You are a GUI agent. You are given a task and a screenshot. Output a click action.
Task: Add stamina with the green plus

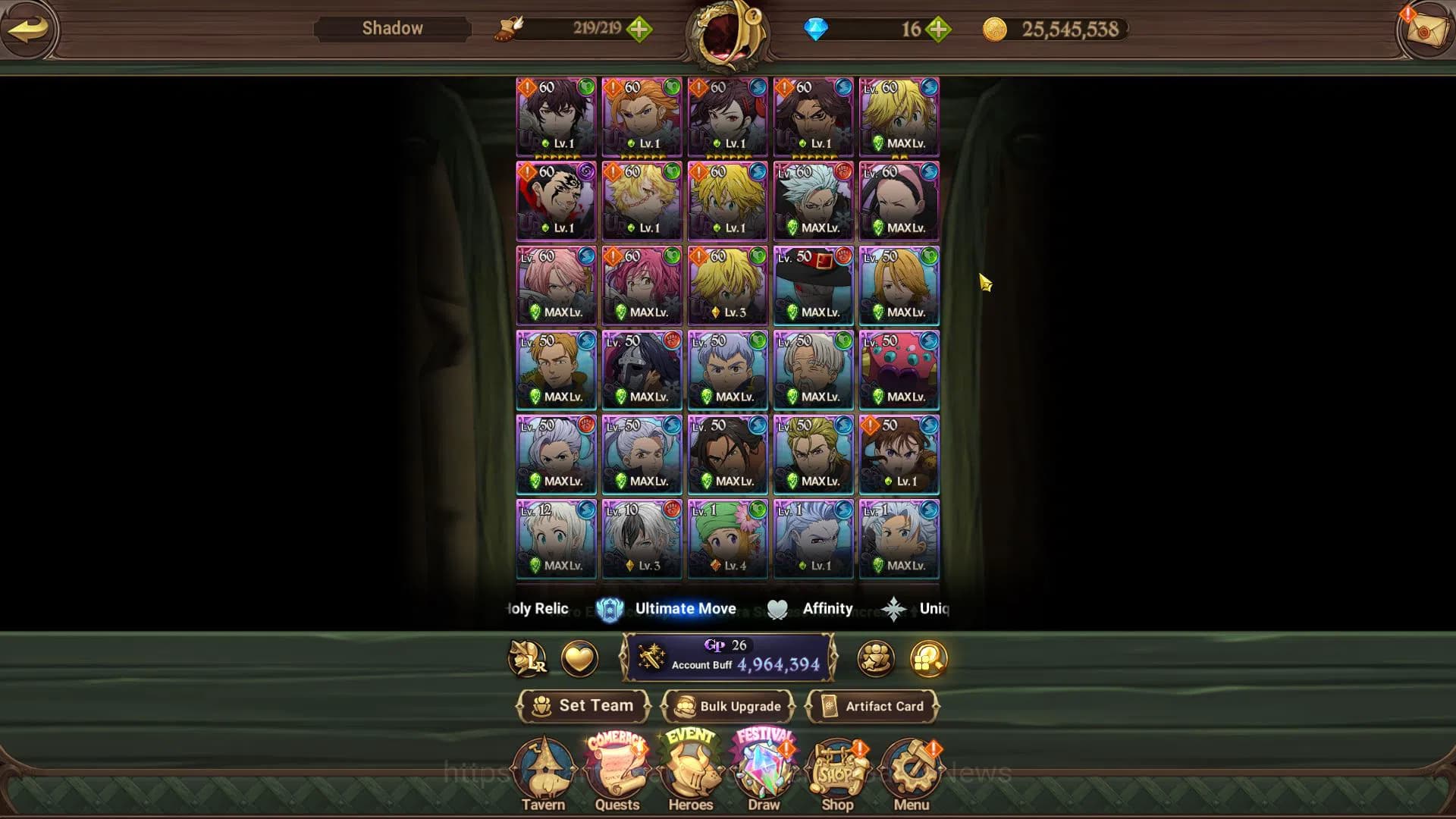(639, 30)
